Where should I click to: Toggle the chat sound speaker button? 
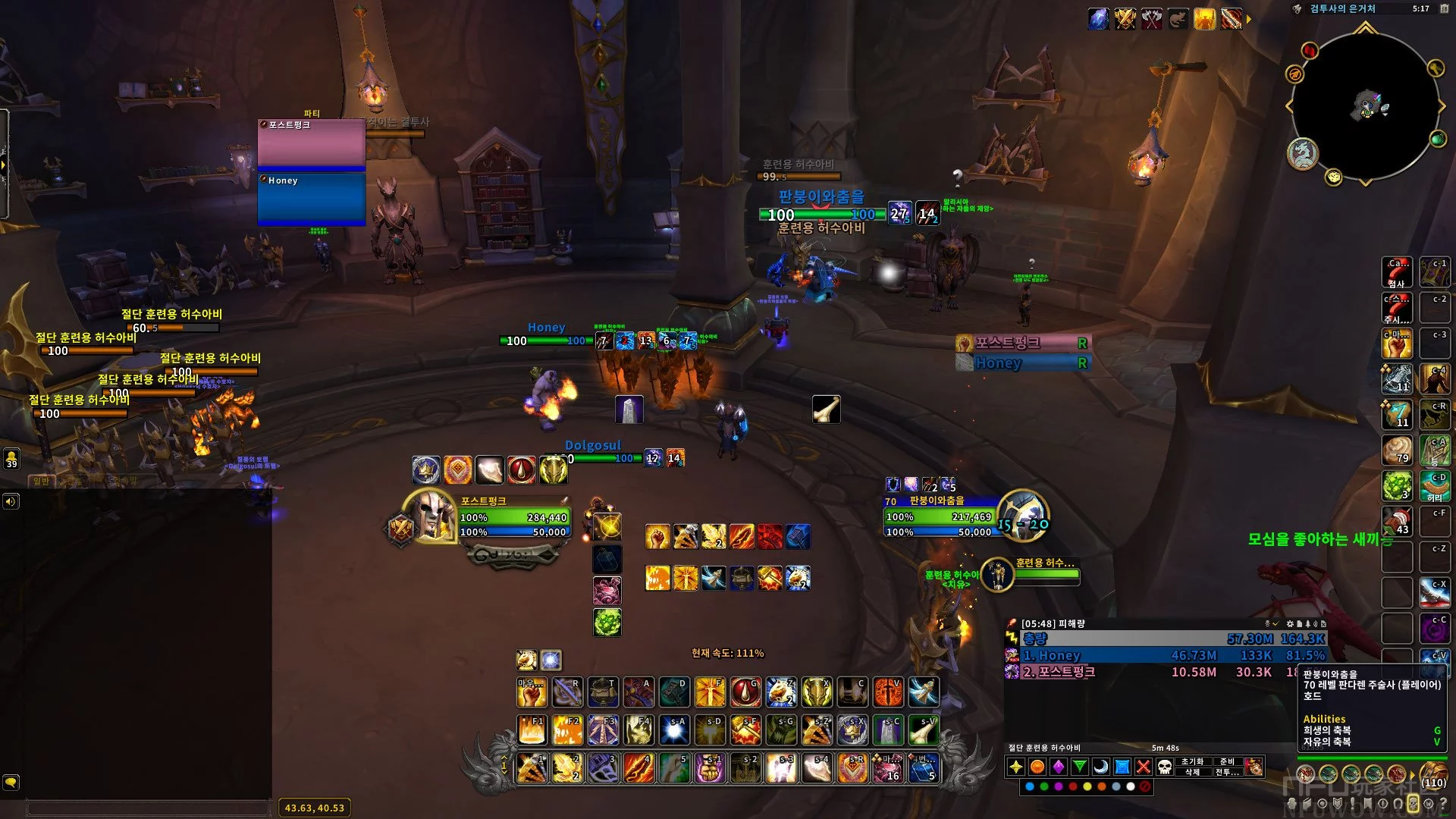coord(11,501)
